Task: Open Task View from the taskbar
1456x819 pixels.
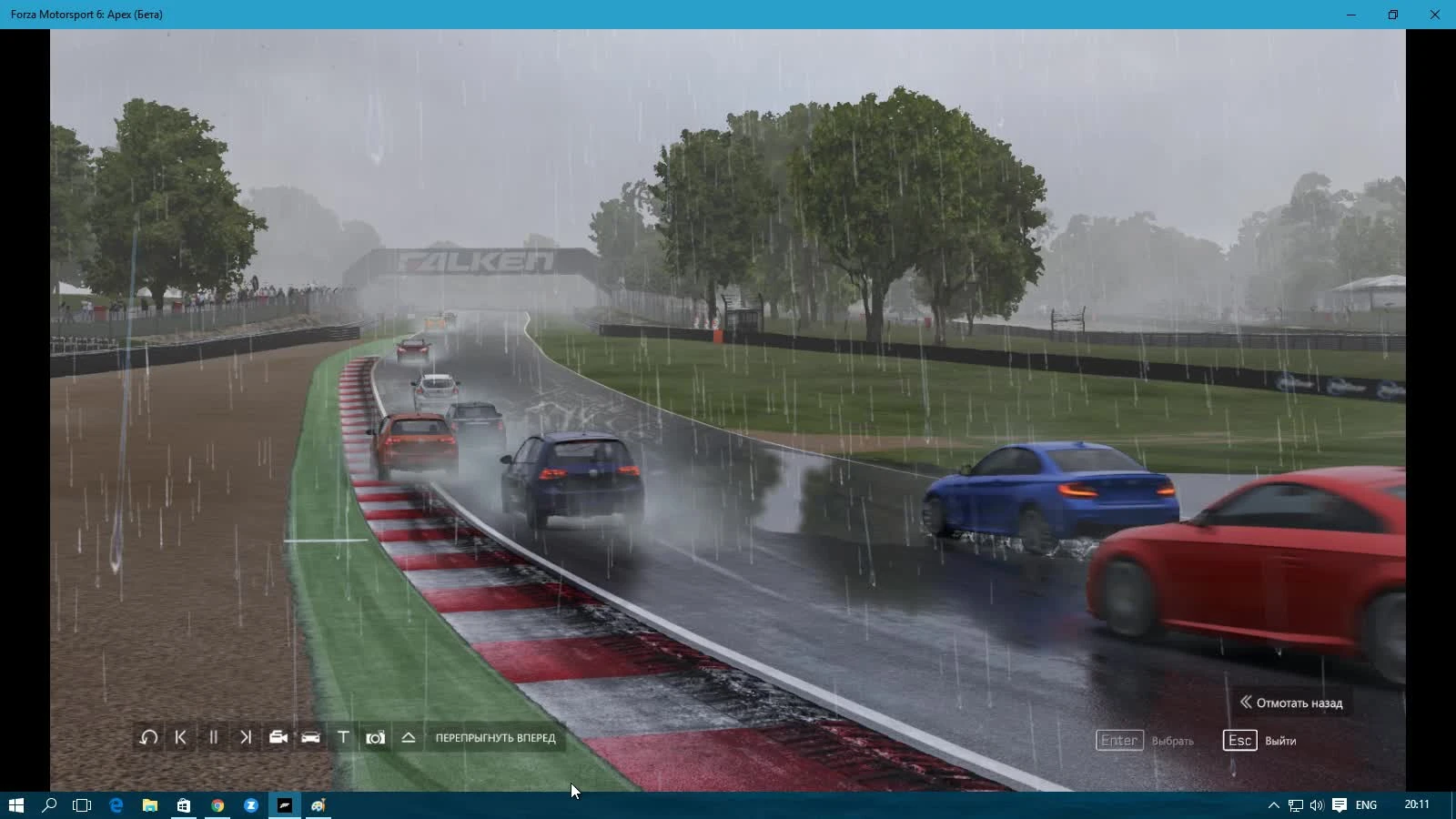Action: (82, 804)
